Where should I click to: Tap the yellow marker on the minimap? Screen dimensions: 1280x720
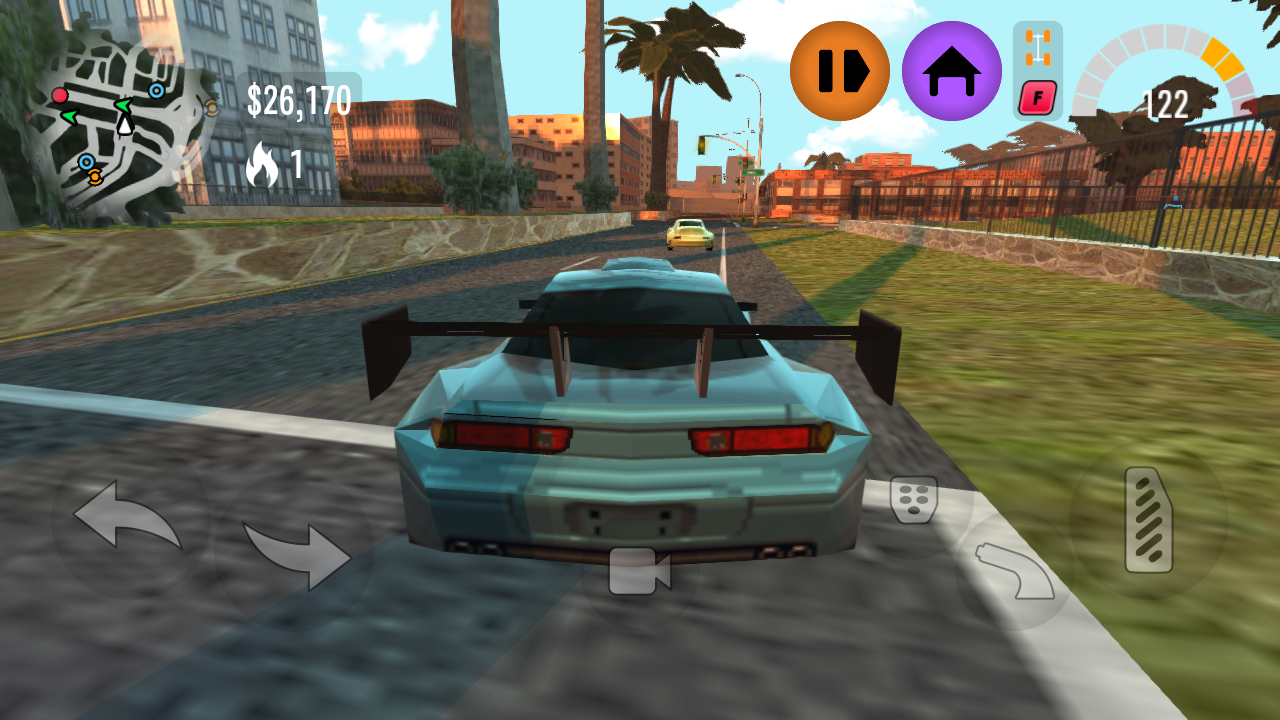tap(94, 177)
